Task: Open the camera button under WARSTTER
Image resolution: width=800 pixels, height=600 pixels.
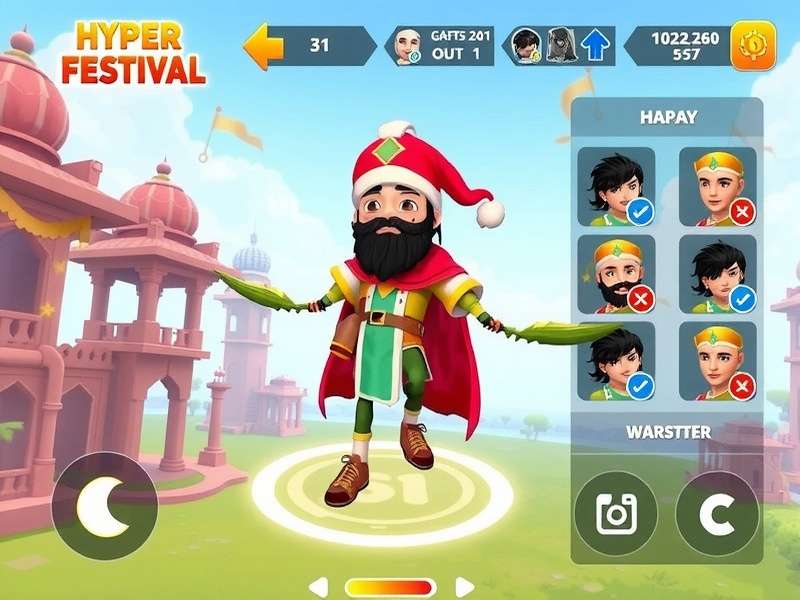Action: [615, 514]
